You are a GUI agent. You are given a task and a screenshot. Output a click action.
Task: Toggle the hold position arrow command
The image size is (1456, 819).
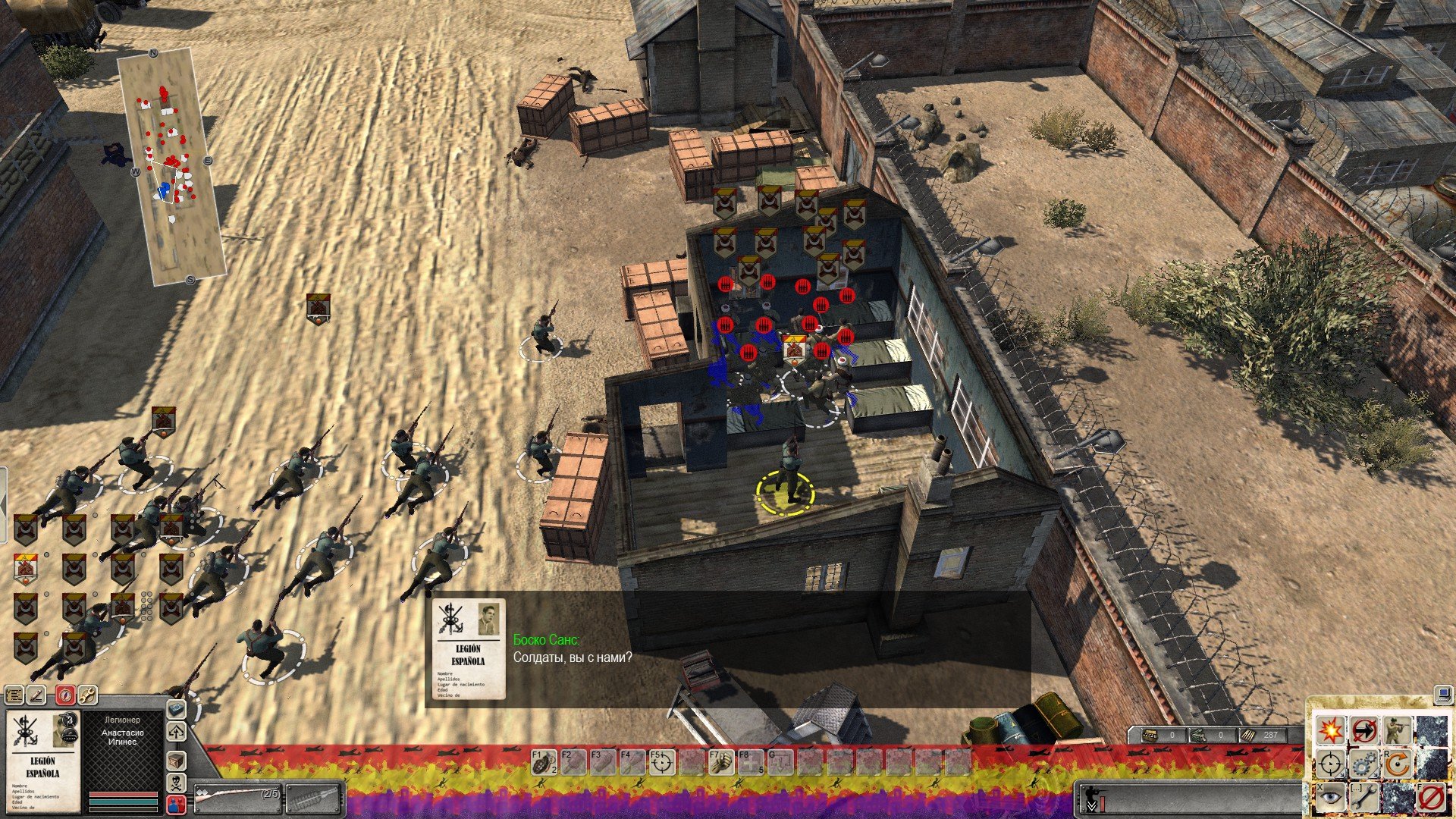coord(1363,730)
